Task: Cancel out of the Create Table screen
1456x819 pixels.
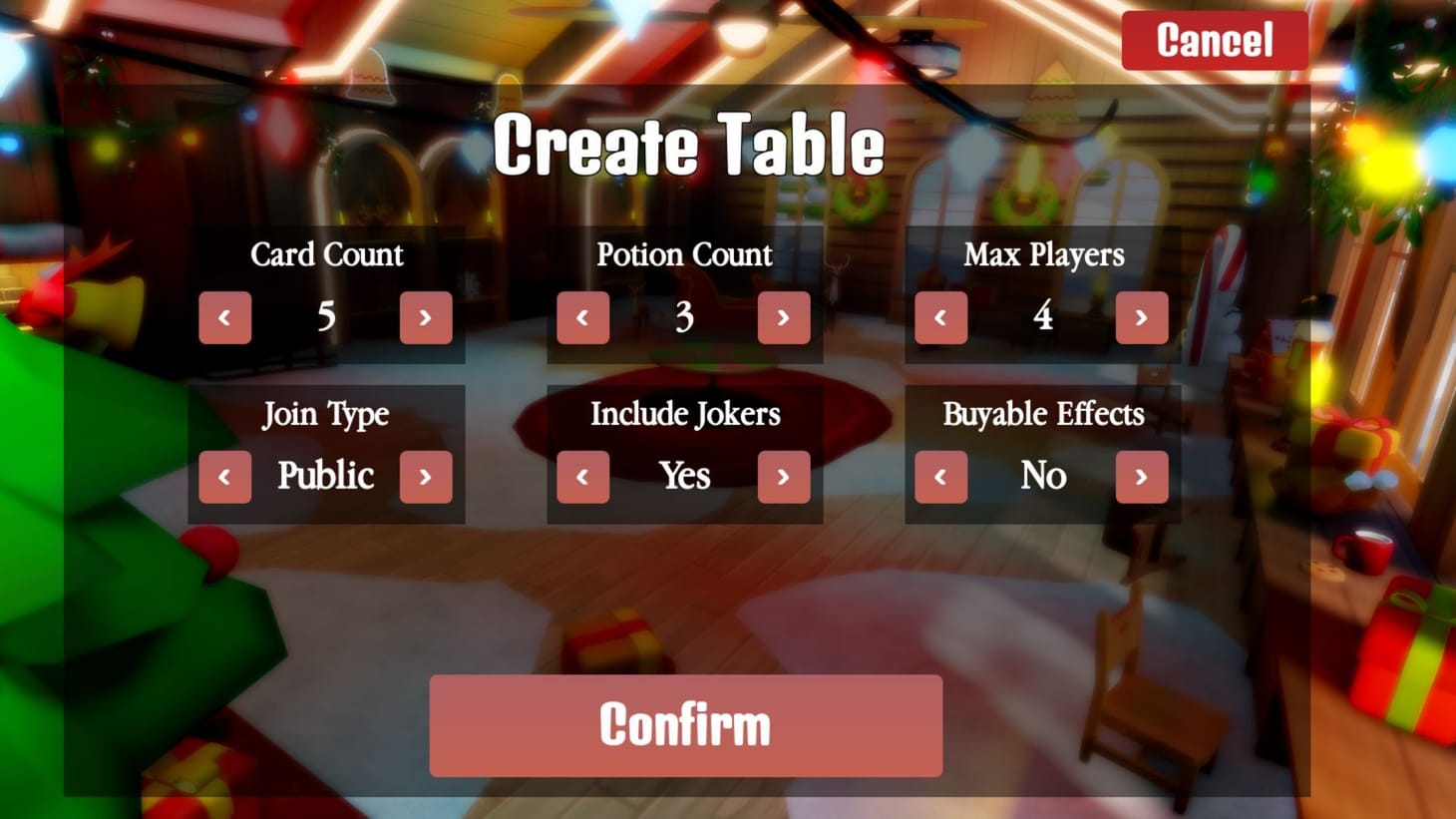Action: click(1215, 41)
